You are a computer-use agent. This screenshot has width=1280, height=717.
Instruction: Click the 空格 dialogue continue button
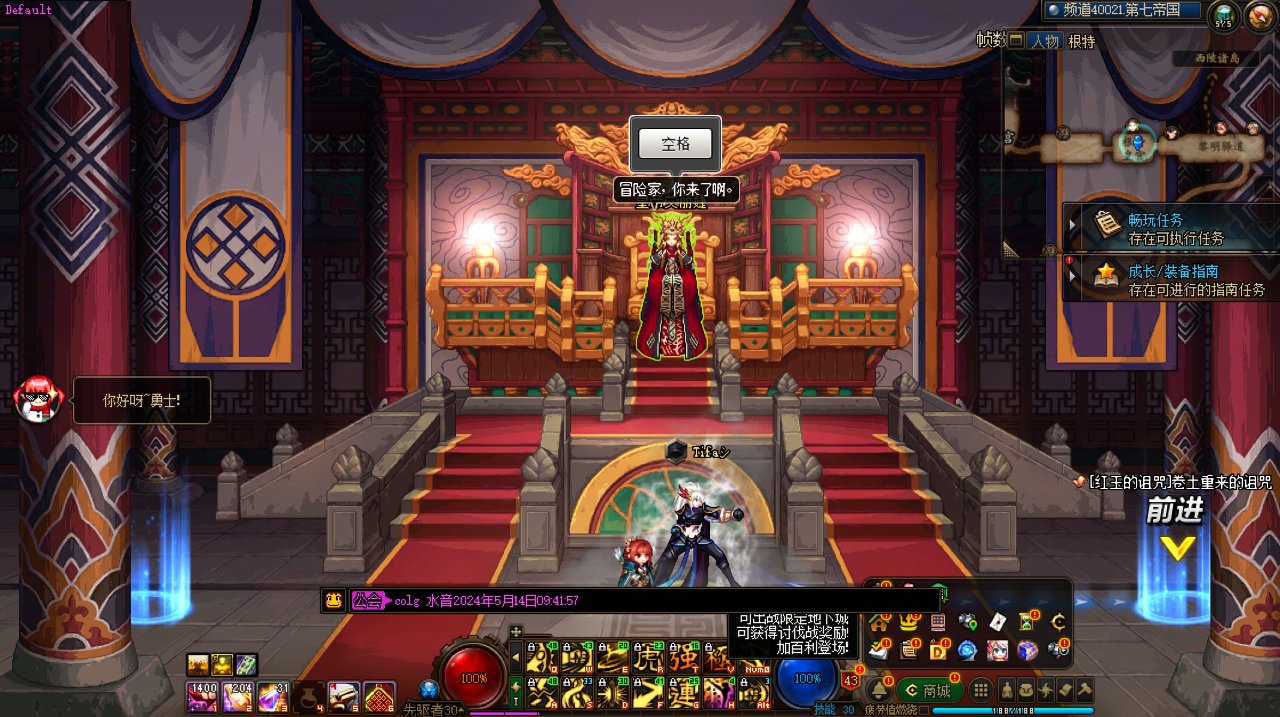pyautogui.click(x=676, y=144)
